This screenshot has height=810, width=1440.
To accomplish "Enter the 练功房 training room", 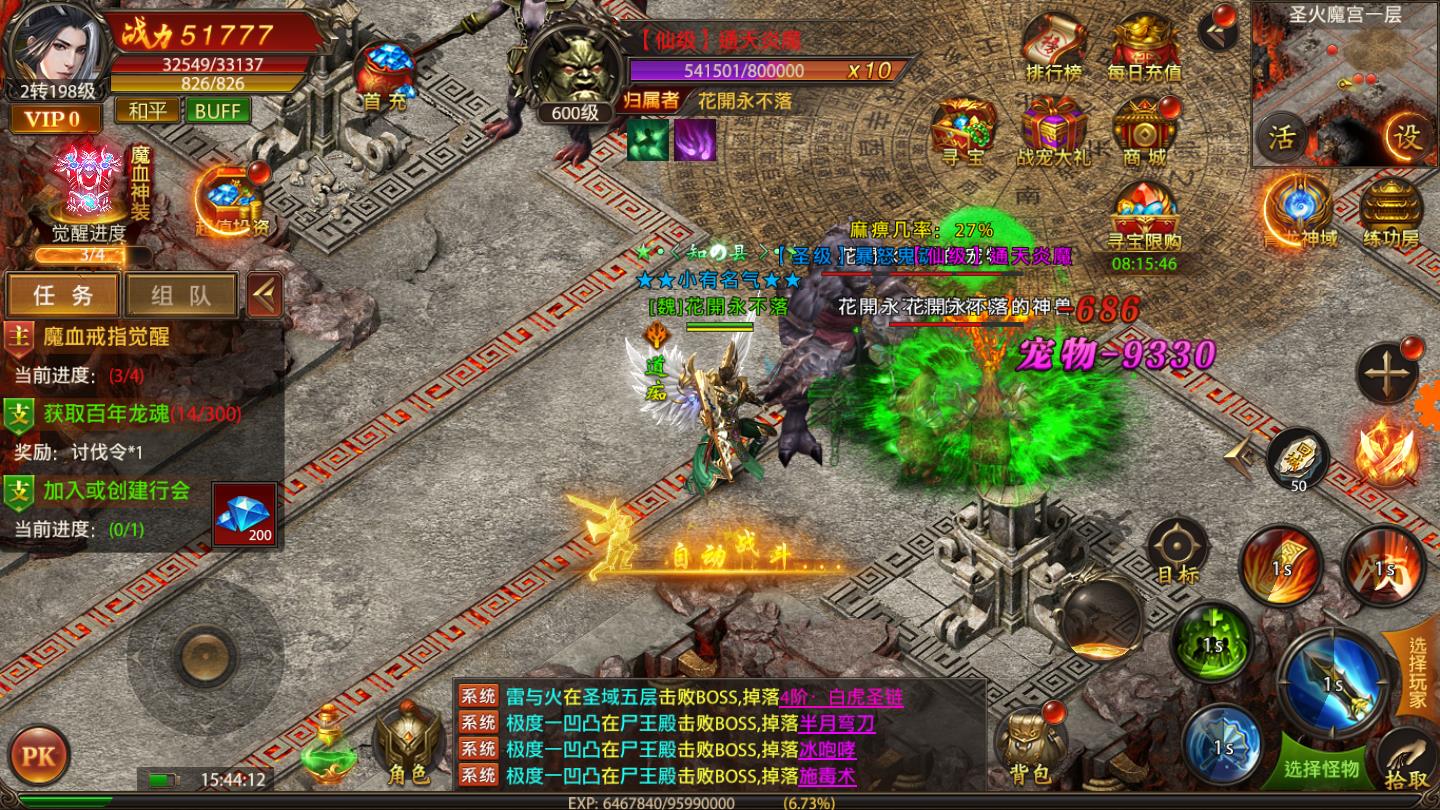I will [1391, 213].
